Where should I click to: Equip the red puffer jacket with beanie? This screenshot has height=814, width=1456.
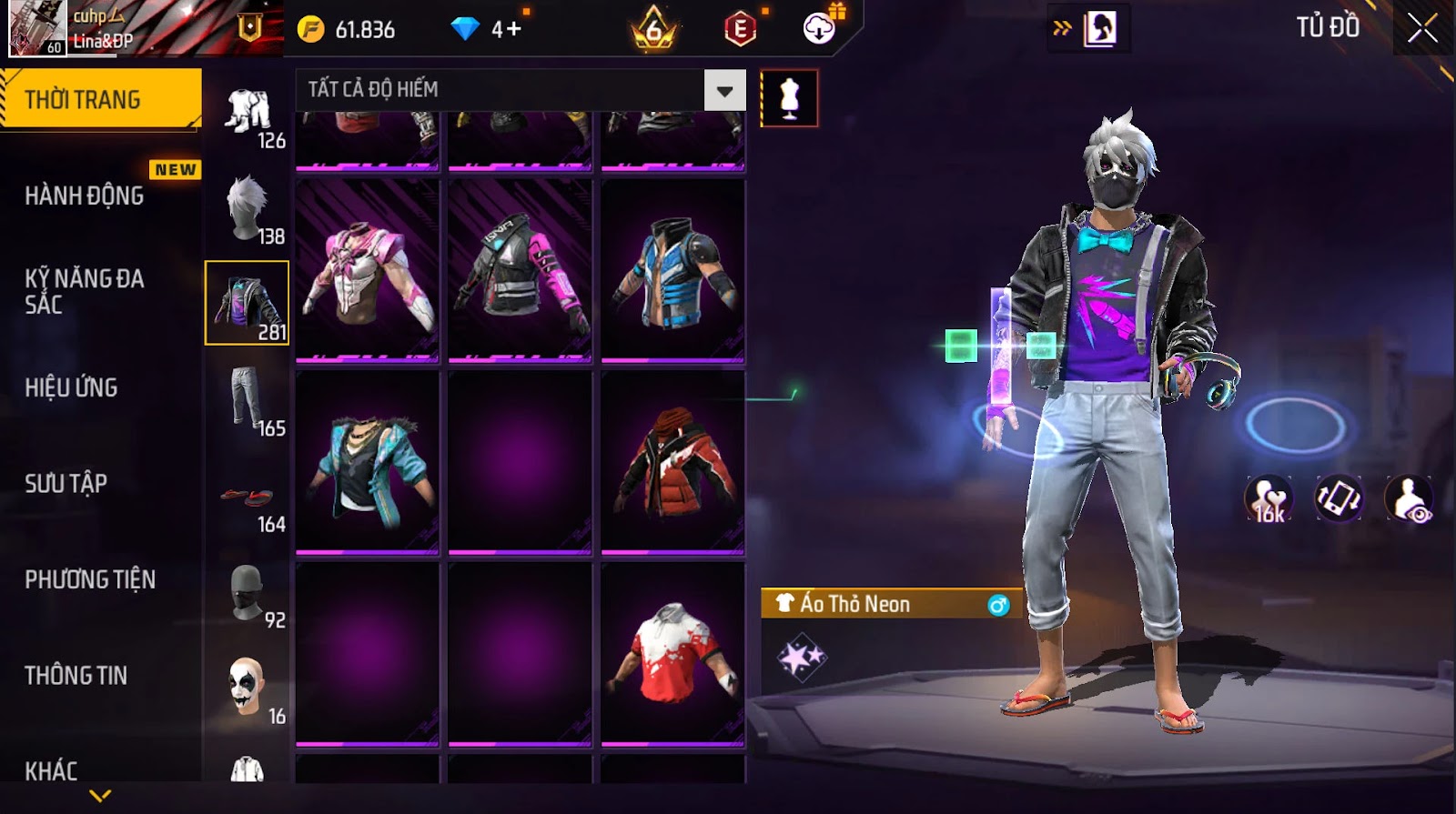click(673, 462)
